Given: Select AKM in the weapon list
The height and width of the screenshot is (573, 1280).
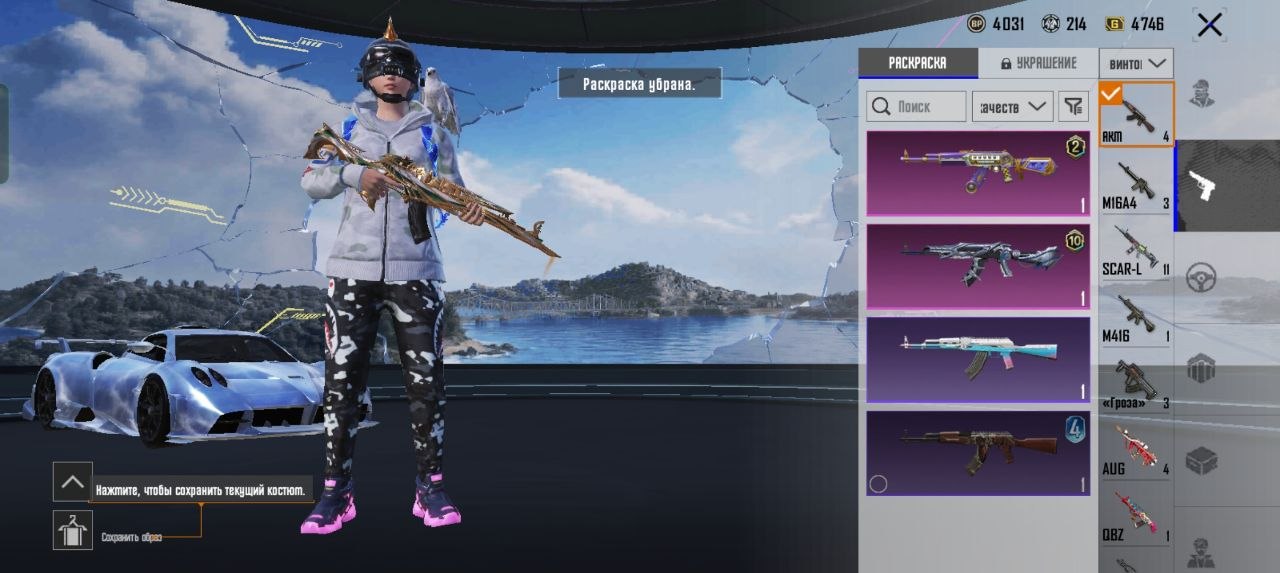Looking at the screenshot, I should pos(1136,115).
